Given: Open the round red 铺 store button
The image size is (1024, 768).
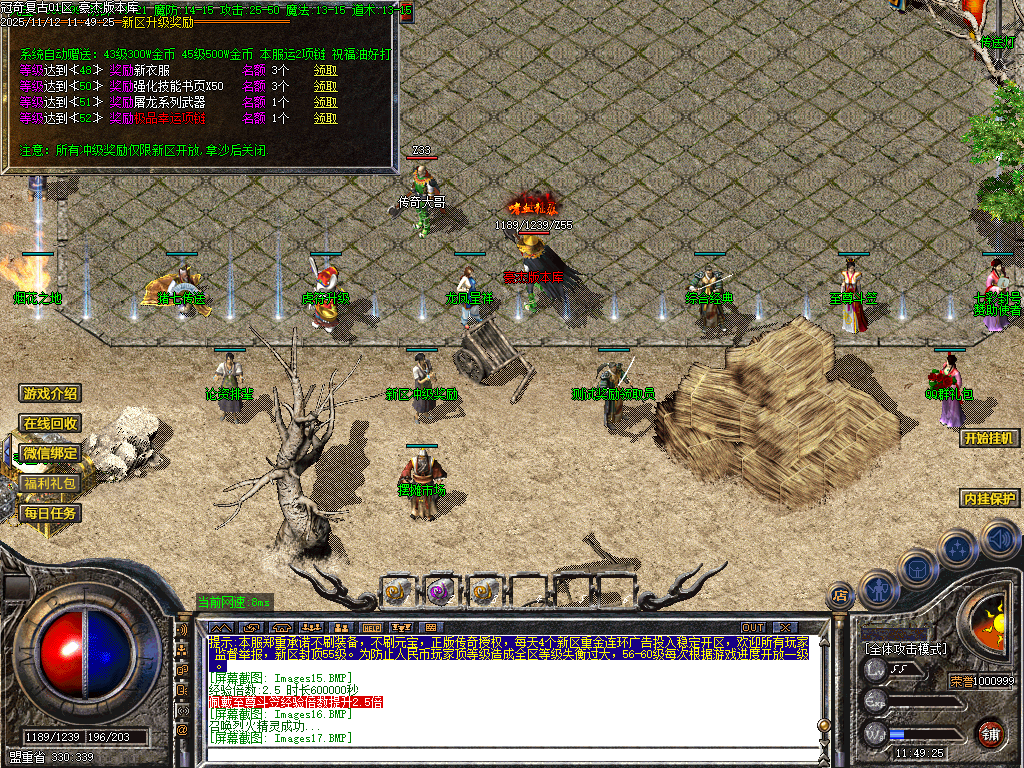Looking at the screenshot, I should tap(991, 734).
